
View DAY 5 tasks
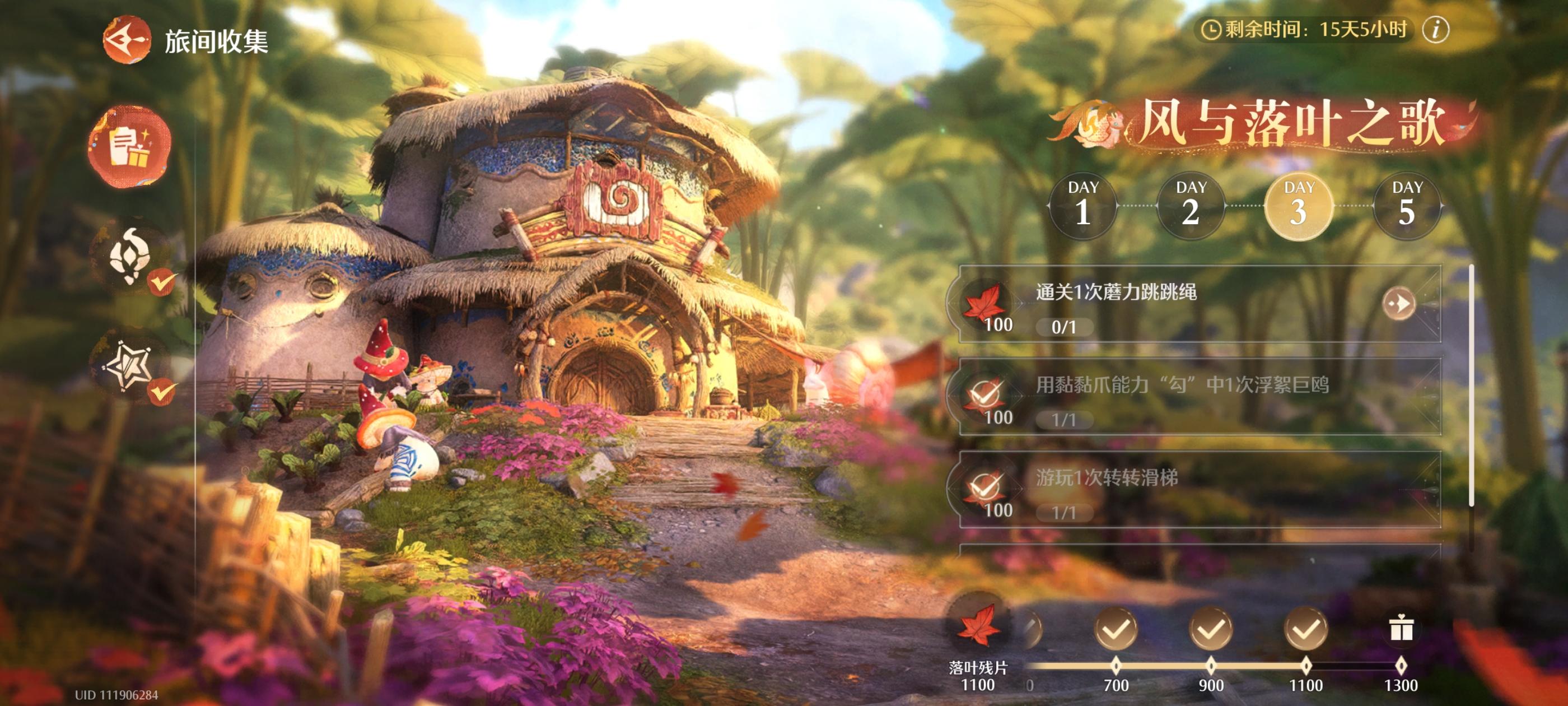coord(1407,205)
